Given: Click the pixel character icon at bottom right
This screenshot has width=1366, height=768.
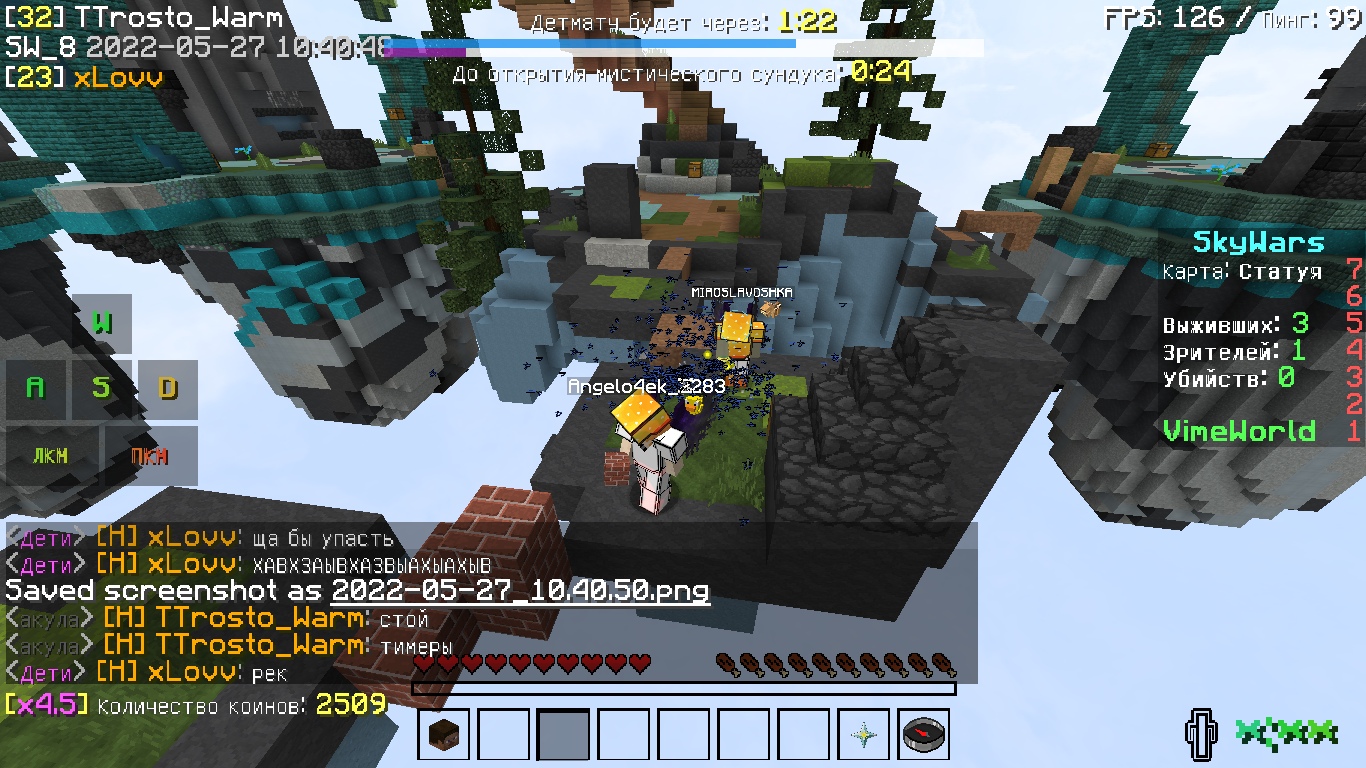Looking at the screenshot, I should (1199, 734).
